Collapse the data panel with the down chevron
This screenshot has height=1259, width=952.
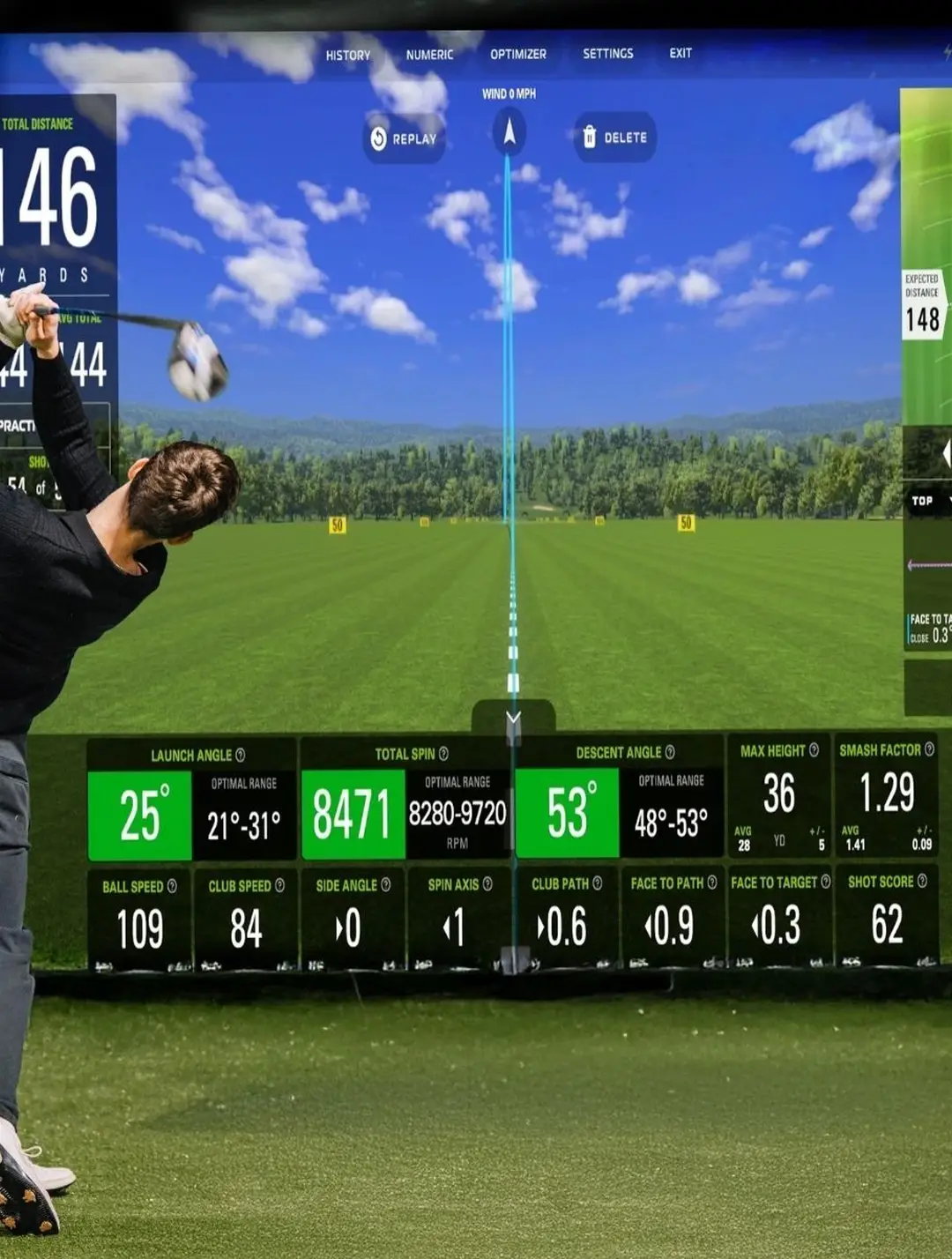point(514,718)
